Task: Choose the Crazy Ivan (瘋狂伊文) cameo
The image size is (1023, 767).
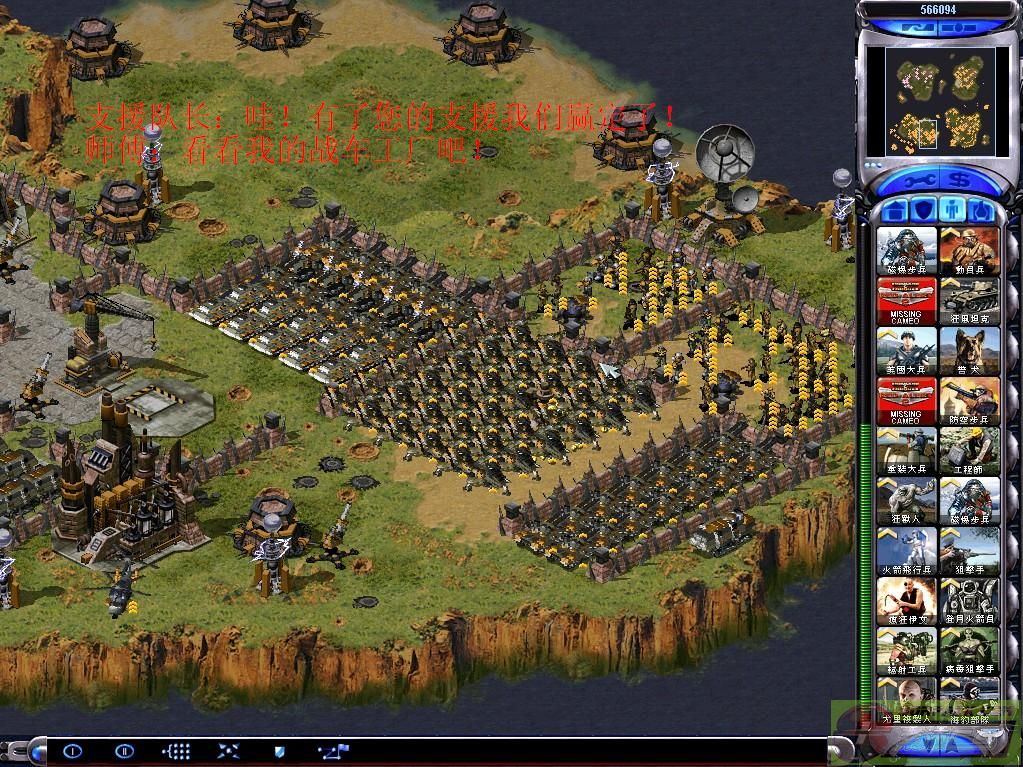Action: [x=907, y=601]
